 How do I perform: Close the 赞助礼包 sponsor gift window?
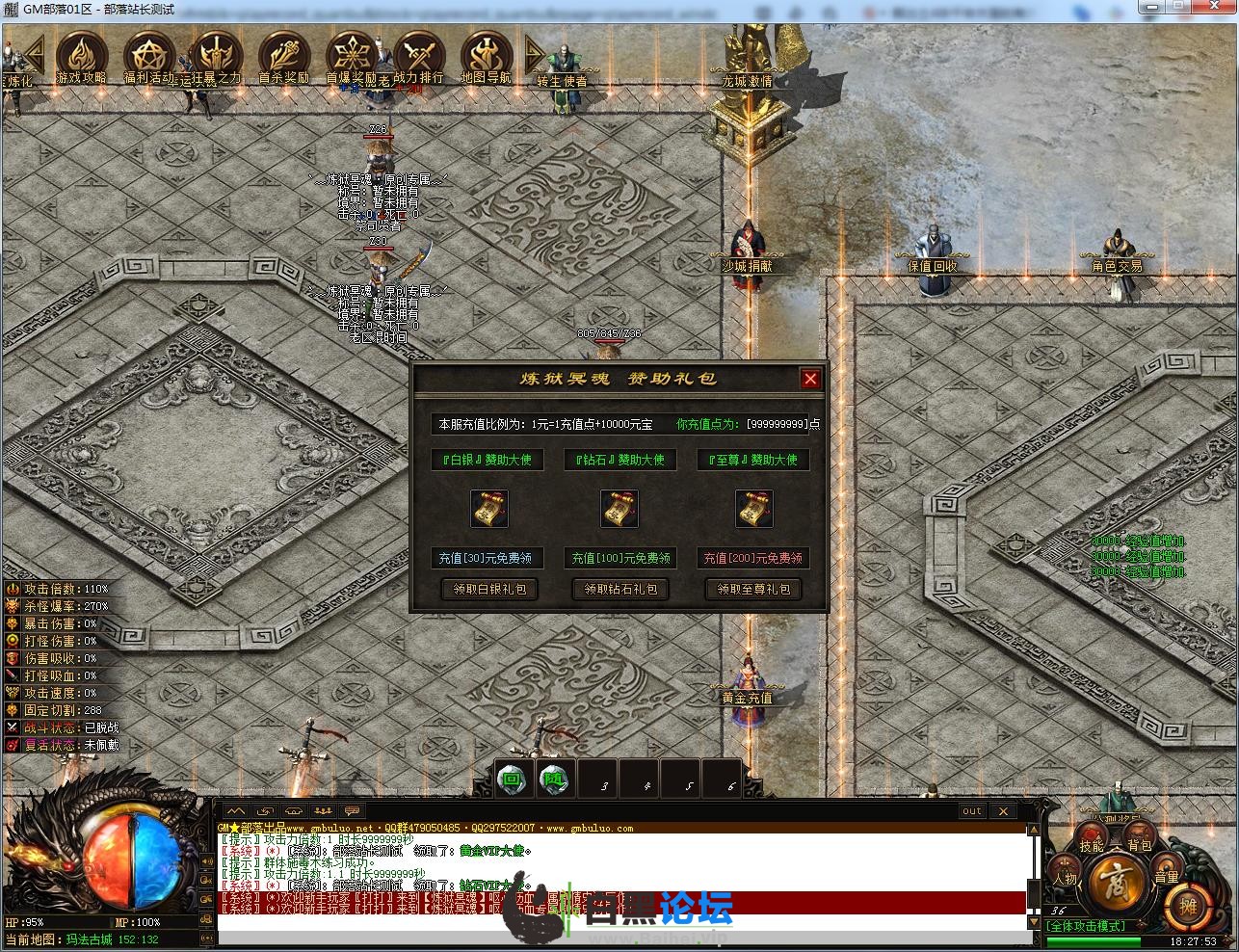[810, 379]
